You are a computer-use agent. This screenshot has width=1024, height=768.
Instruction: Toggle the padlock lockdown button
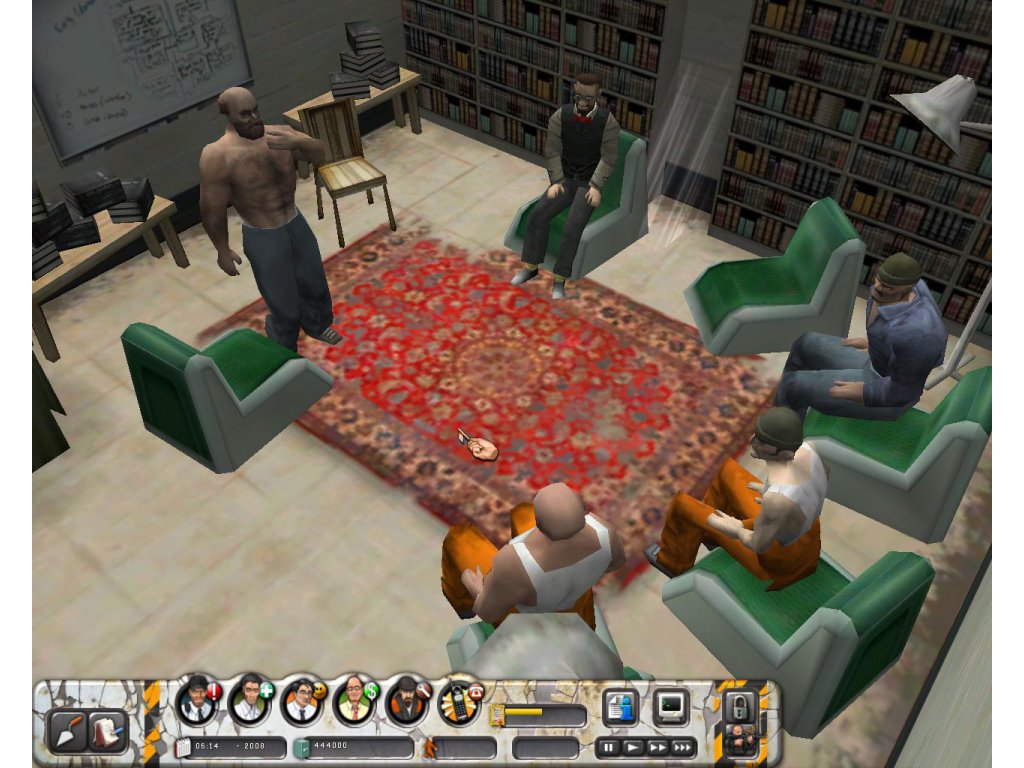[x=741, y=706]
